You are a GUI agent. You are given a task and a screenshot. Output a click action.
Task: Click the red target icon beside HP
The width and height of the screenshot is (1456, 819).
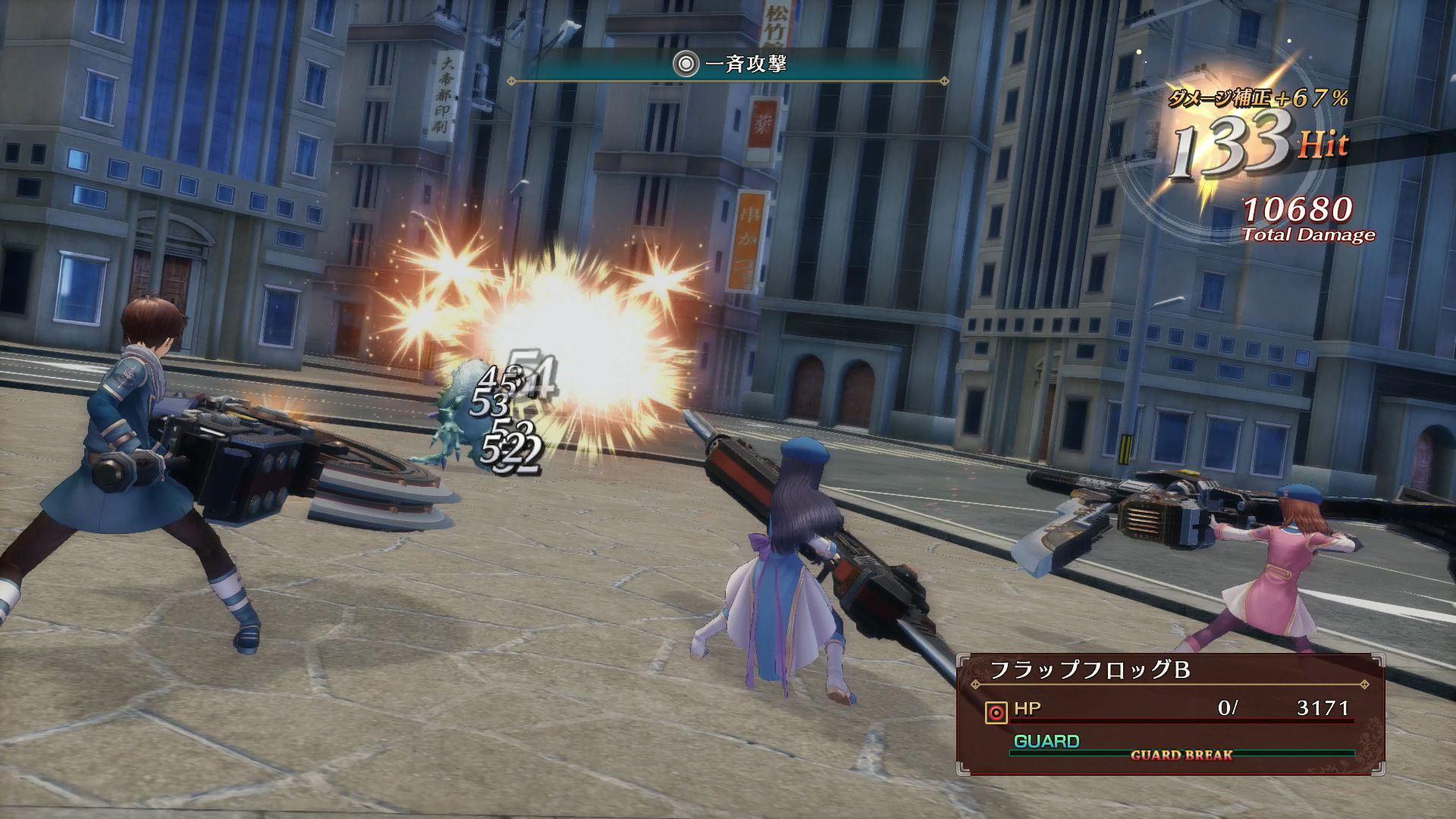[995, 712]
